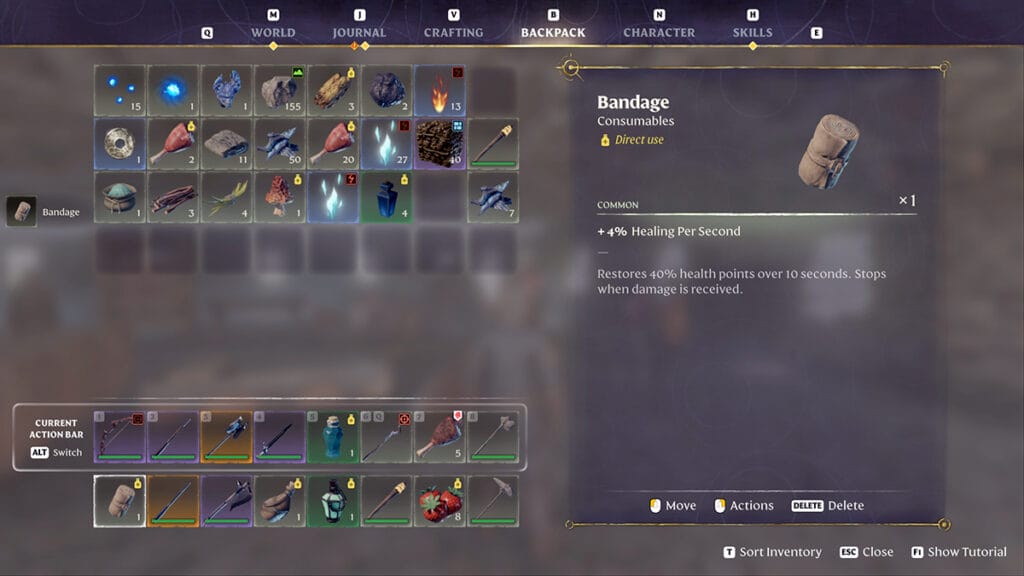Viewport: 1024px width, 576px height.
Task: Go to the Crafting tab
Action: 453,32
